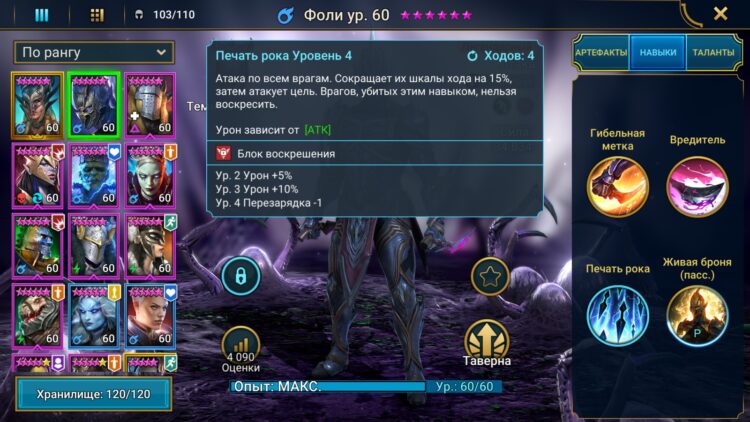
Task: Switch to the grid view icon
Action: point(97,15)
